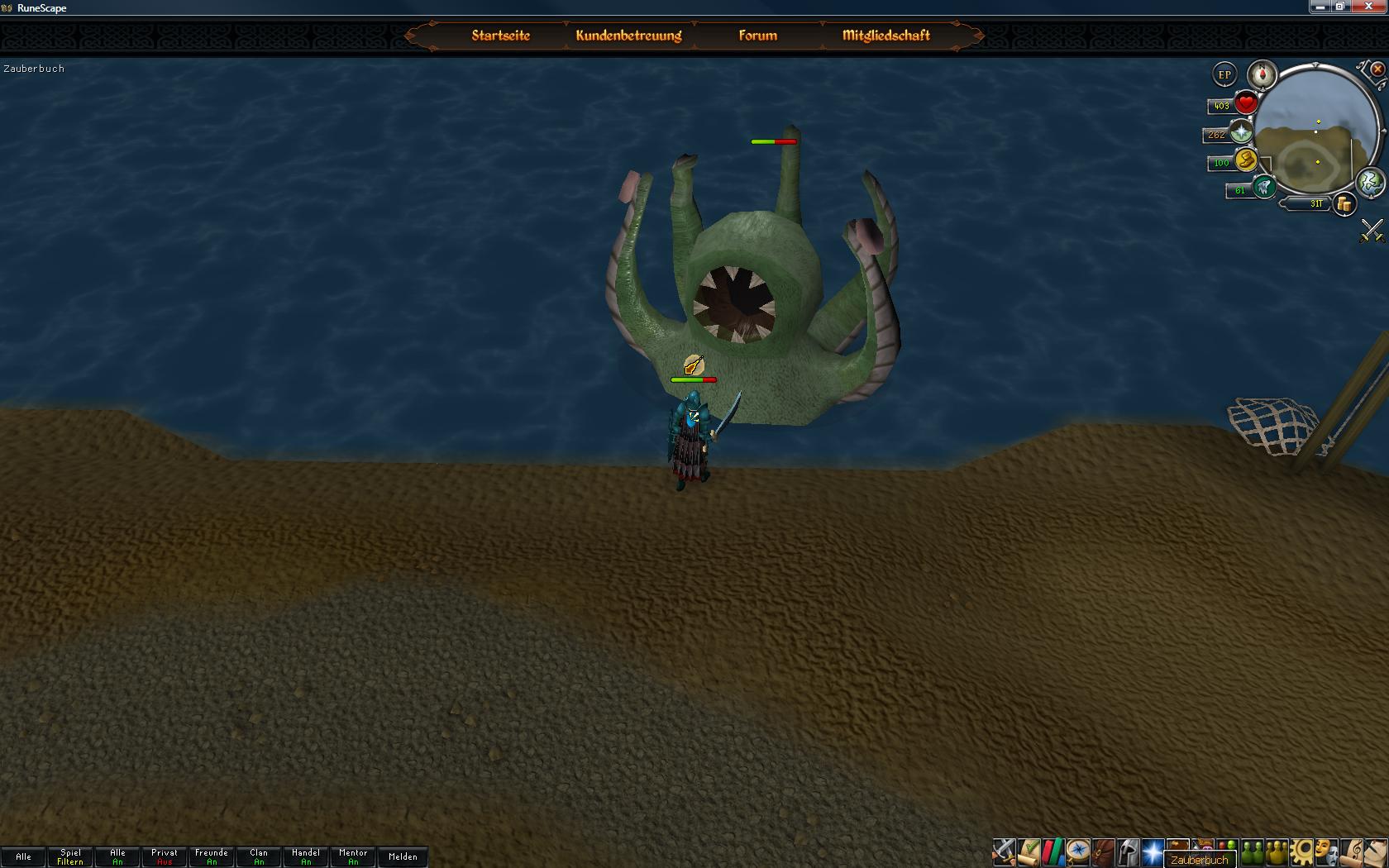Image resolution: width=1389 pixels, height=868 pixels.
Task: Go to Kundenbetreuung page
Action: 628,36
